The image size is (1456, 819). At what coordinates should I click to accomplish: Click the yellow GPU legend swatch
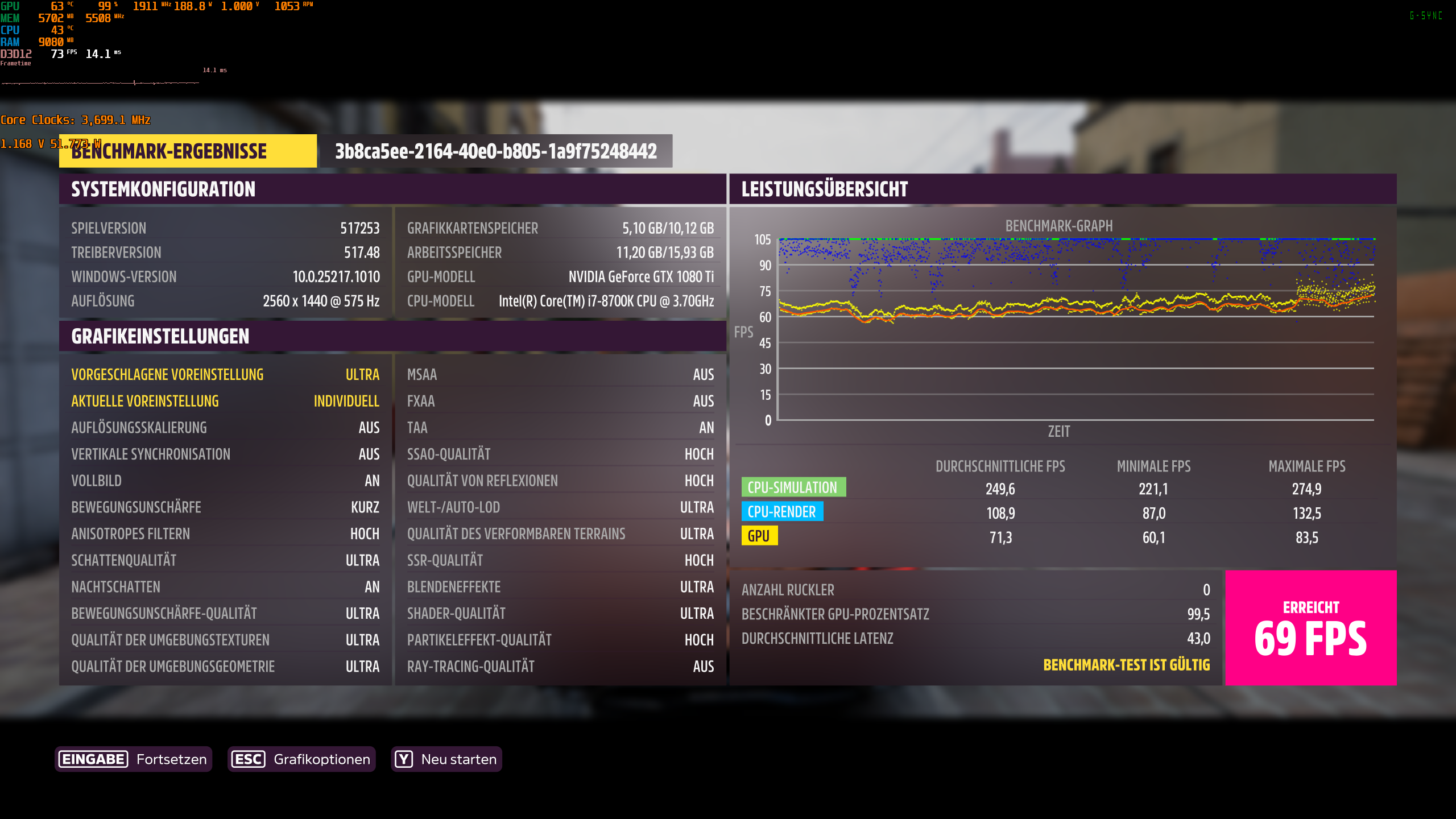pos(760,536)
